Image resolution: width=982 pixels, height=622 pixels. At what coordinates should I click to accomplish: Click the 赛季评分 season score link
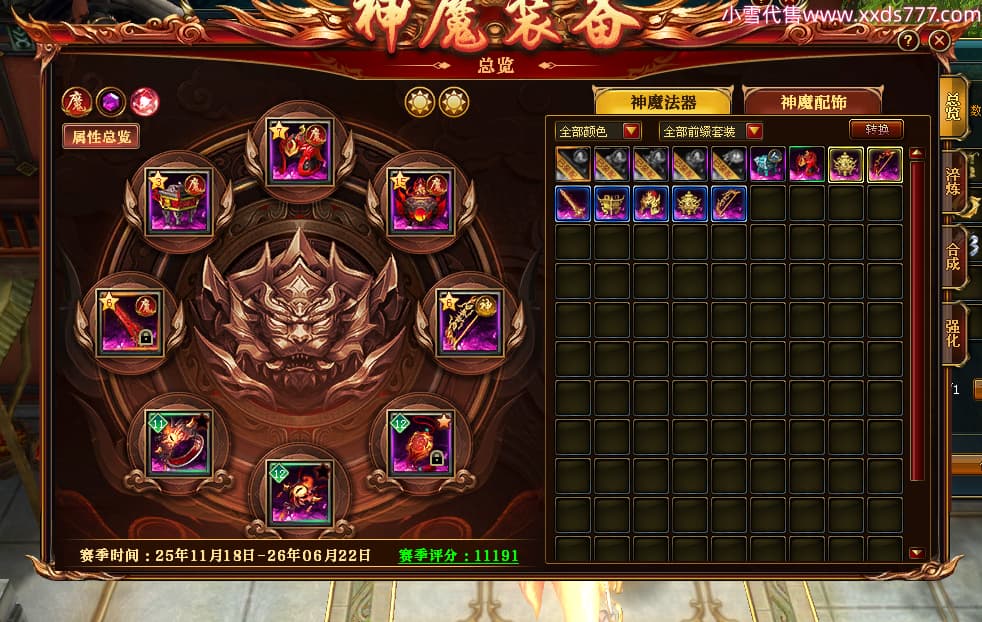(x=459, y=555)
